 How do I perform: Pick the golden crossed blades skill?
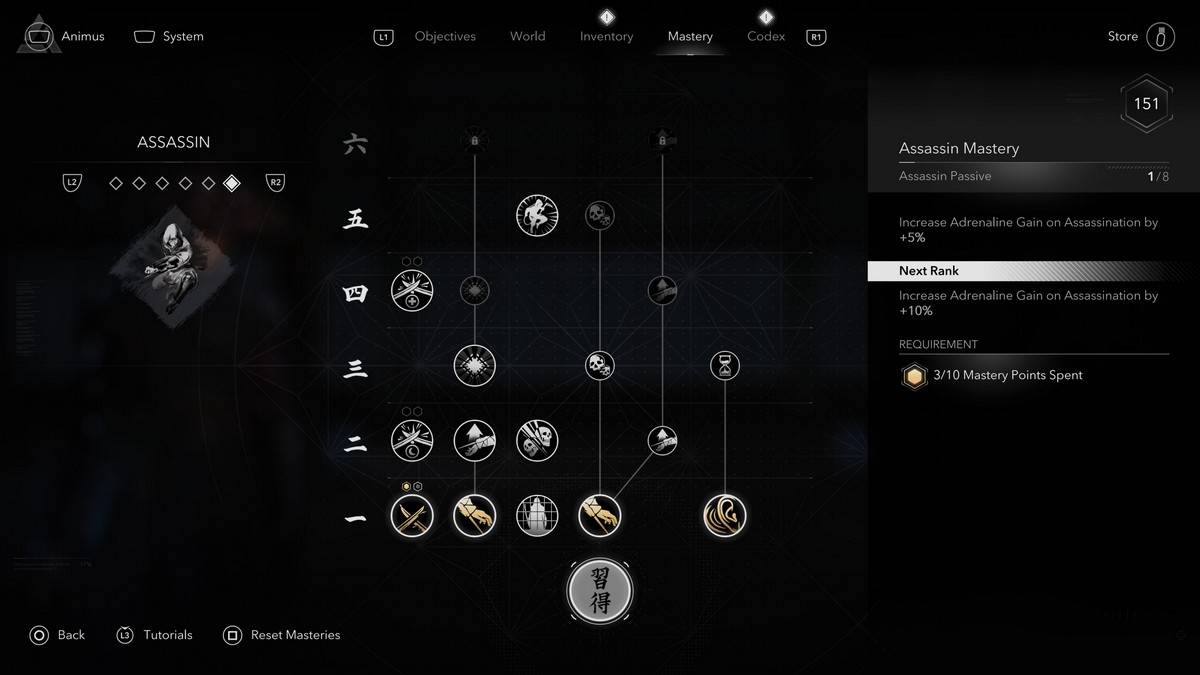tap(412, 516)
